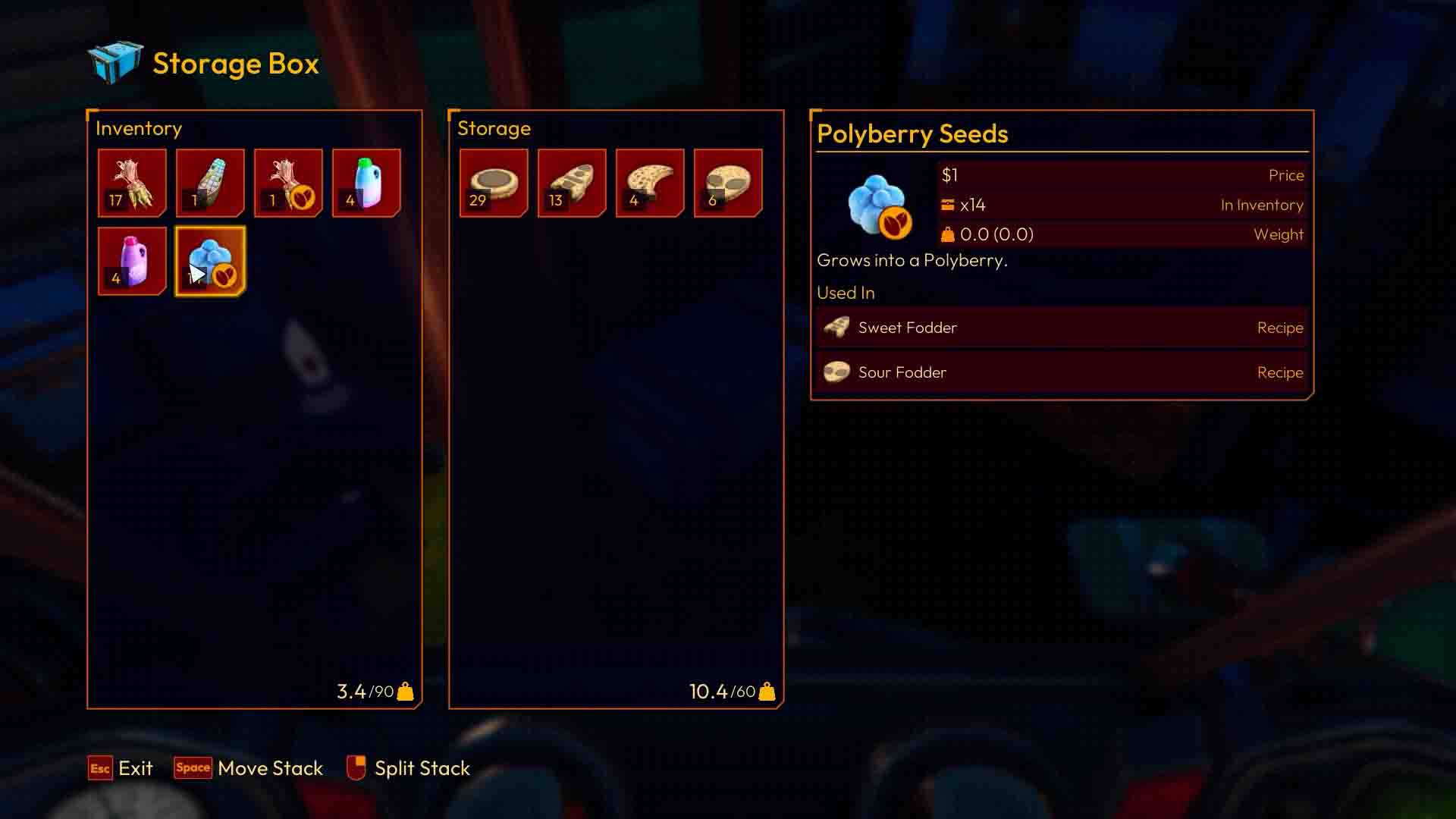Click the blue chest icon next to Storage Box
Screen dimensions: 1456x819
point(112,63)
